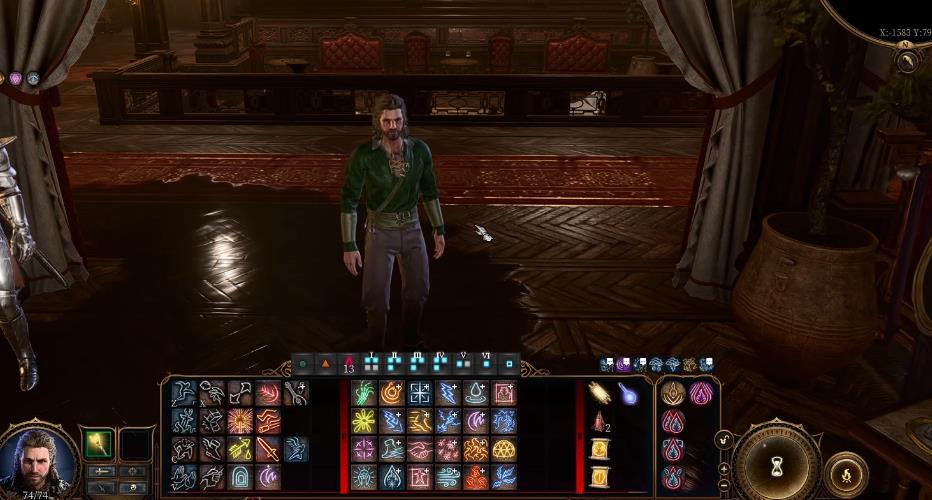The width and height of the screenshot is (932, 500).
Task: Remove a hotbar row with minus button
Action: [723, 485]
